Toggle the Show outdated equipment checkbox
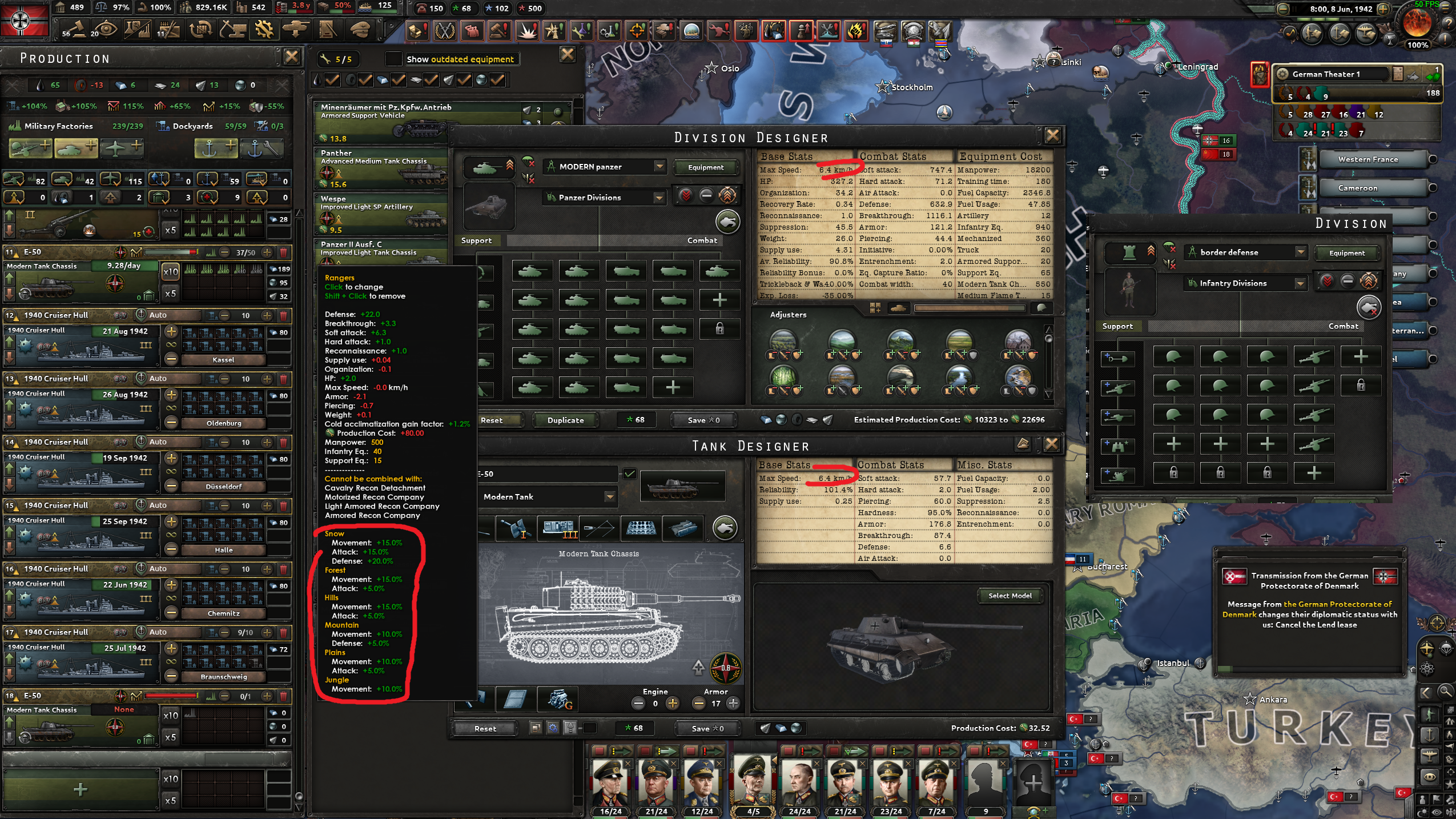Viewport: 1456px width, 819px height. (393, 59)
